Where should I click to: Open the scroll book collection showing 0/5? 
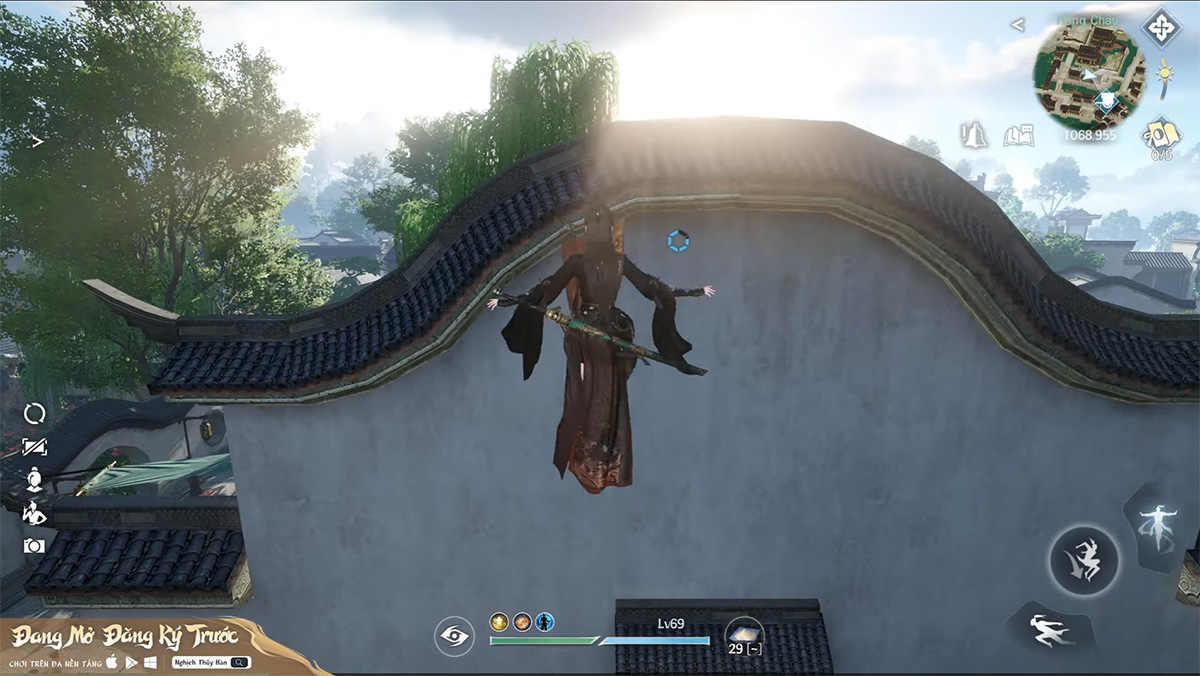pos(1162,135)
